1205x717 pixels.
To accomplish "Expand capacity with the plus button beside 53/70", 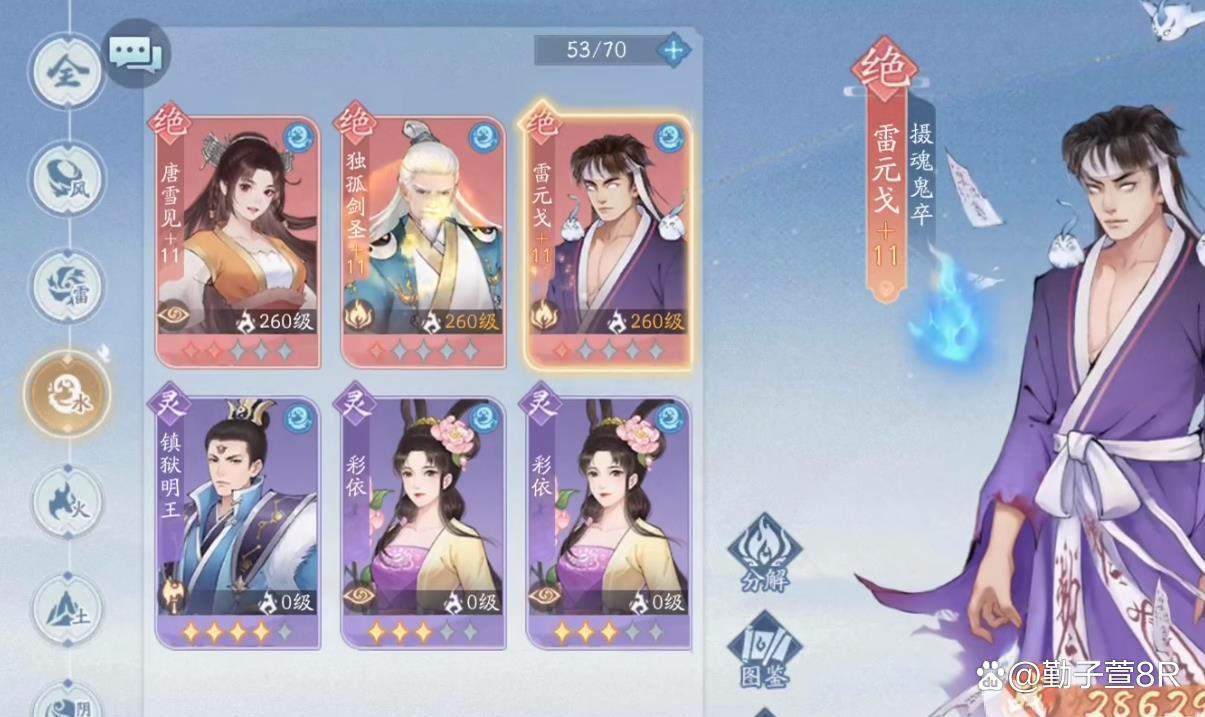I will [673, 49].
